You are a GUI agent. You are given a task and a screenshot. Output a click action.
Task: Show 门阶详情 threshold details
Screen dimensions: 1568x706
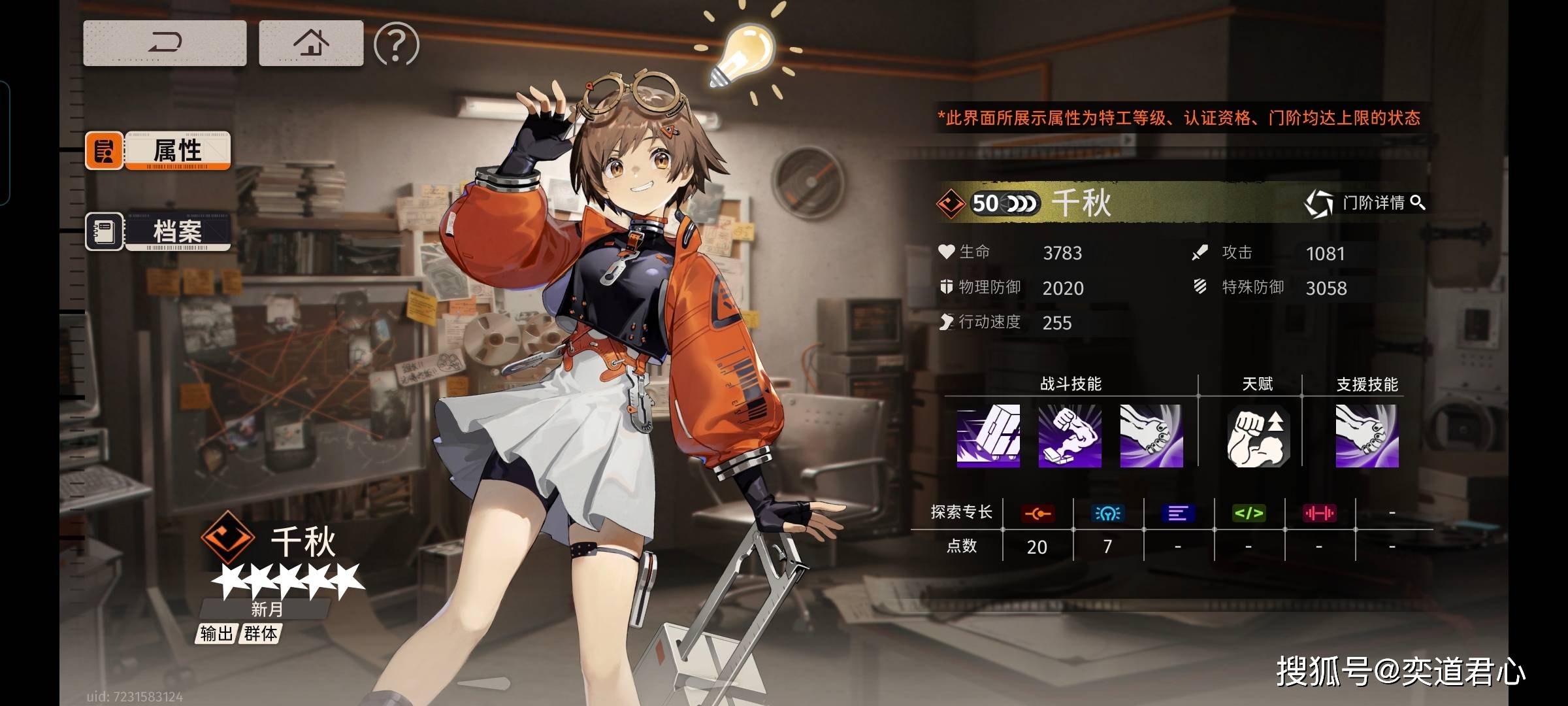[1365, 203]
